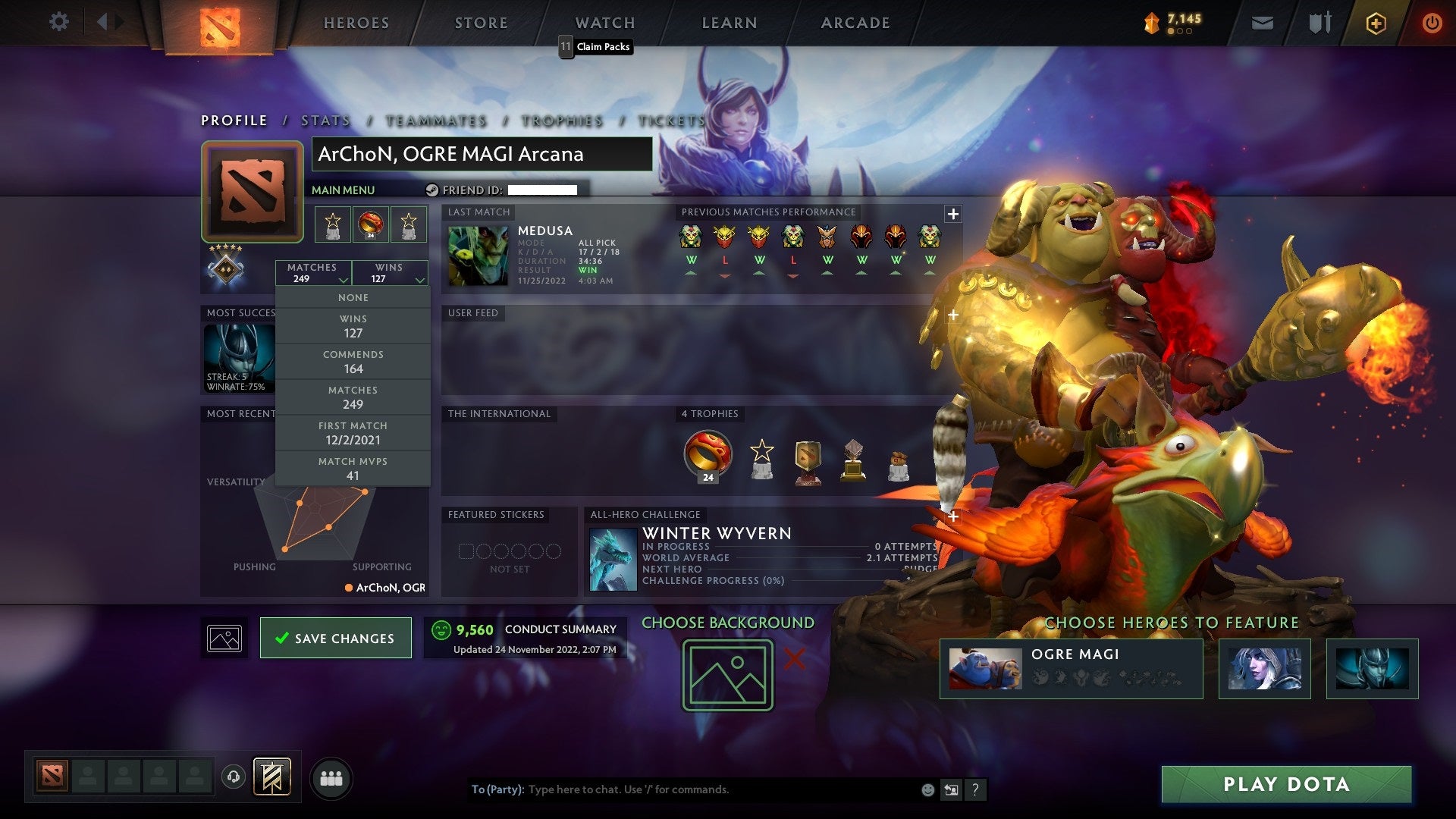The width and height of the screenshot is (1456, 819).
Task: Open the Armory shield-and-sword icon
Action: pyautogui.click(x=1319, y=22)
